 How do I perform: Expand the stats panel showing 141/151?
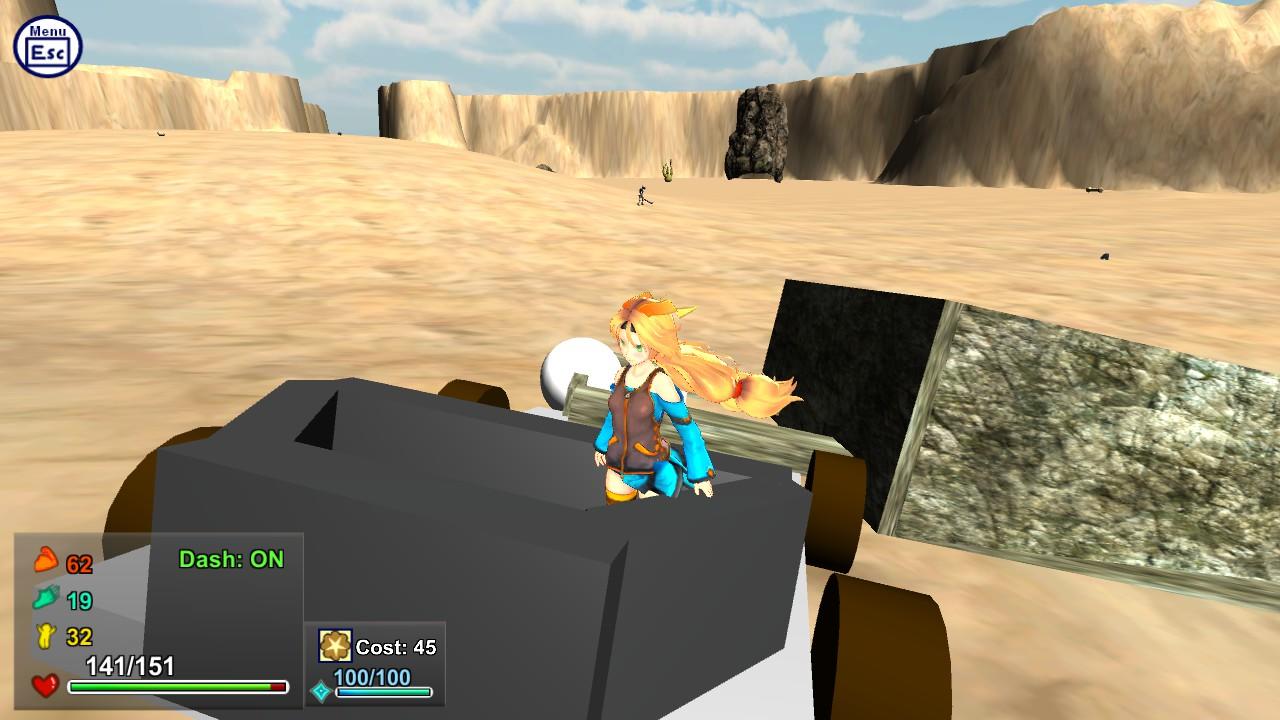130,663
